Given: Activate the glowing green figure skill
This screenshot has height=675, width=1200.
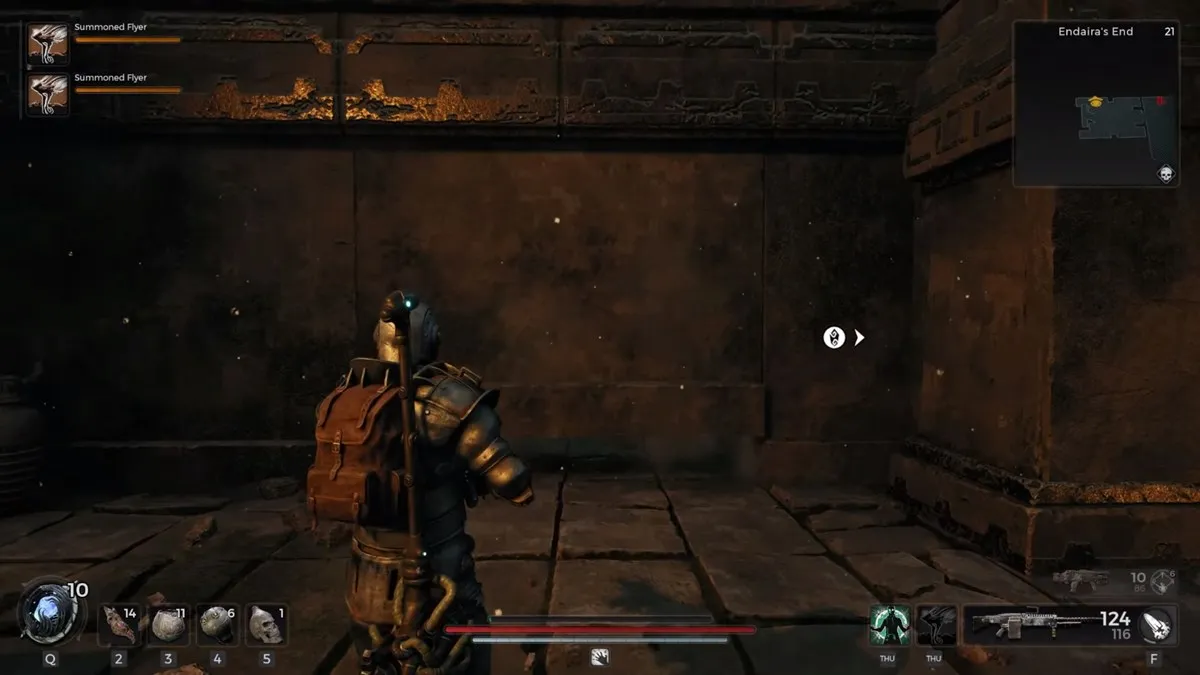Looking at the screenshot, I should (889, 625).
